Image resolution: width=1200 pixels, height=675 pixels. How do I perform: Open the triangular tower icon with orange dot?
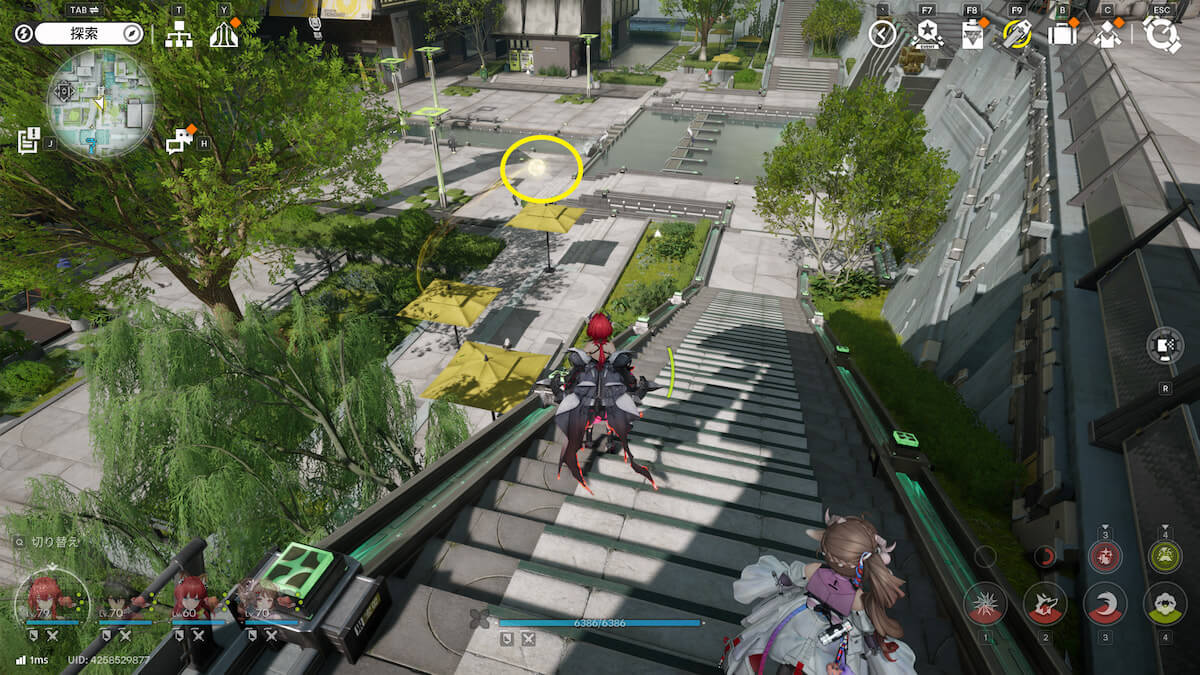tap(223, 34)
